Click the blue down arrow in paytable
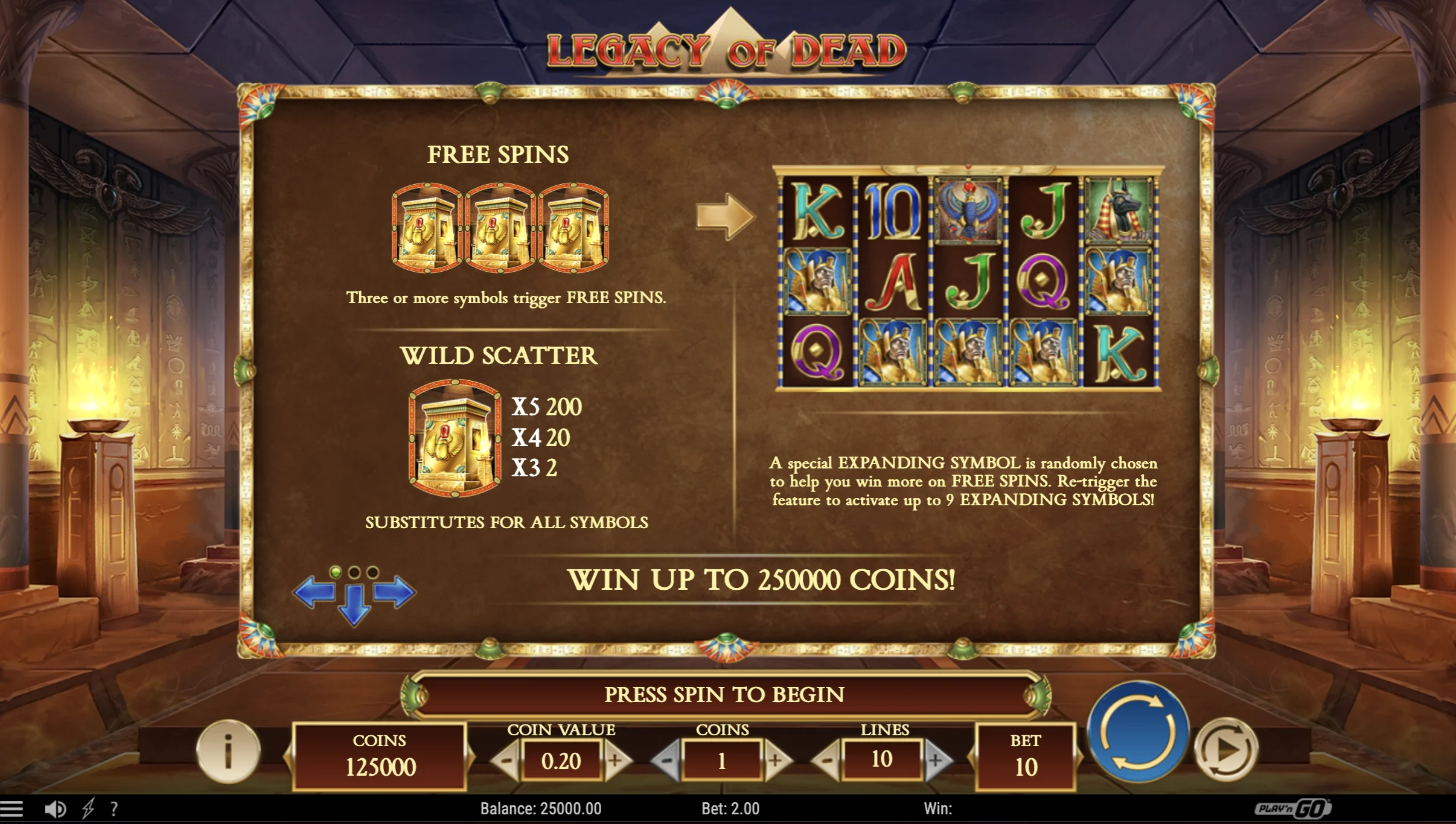Screen dimensions: 1456x824 pos(354,605)
